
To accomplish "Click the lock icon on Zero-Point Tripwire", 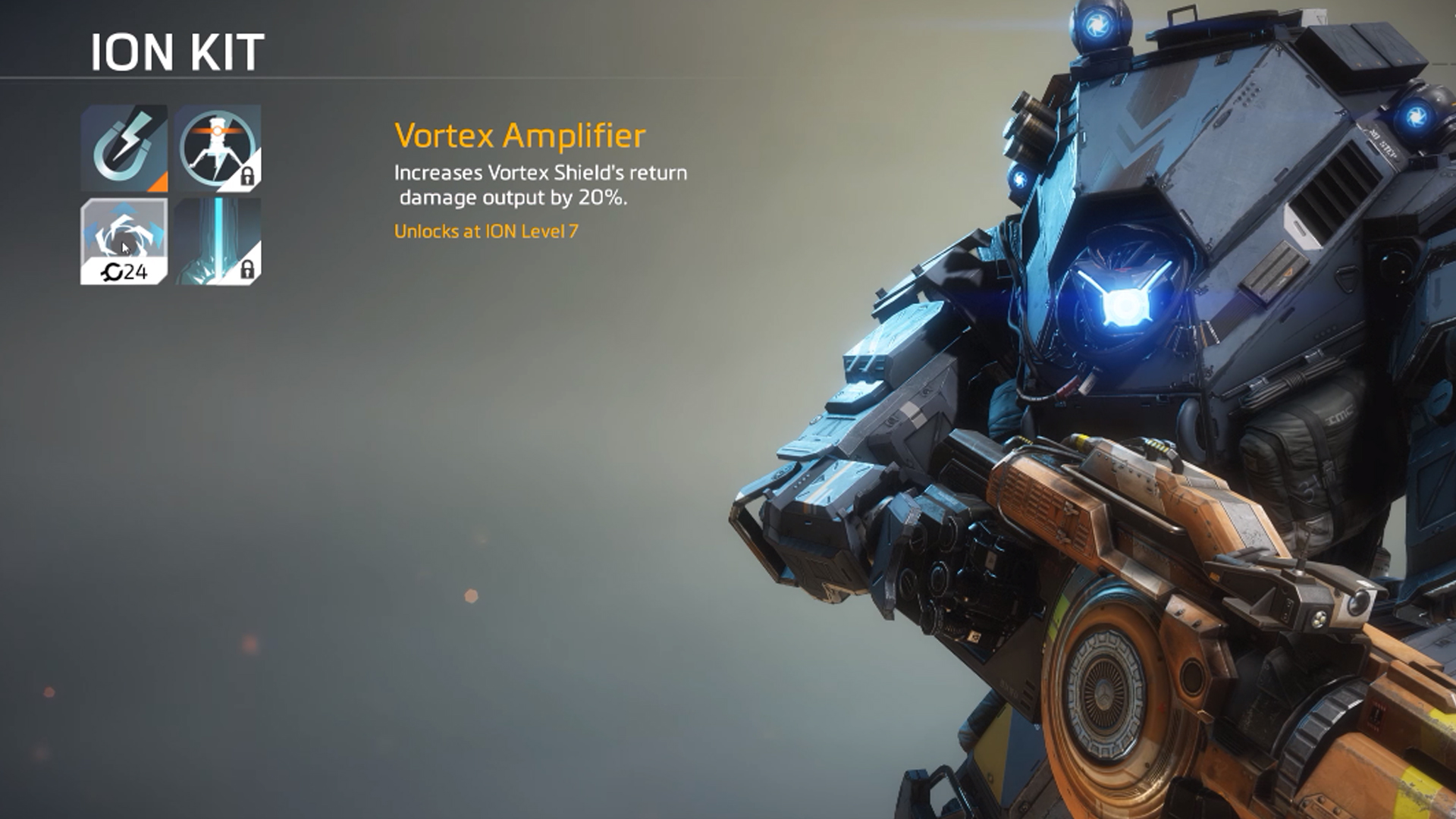I will 249,175.
